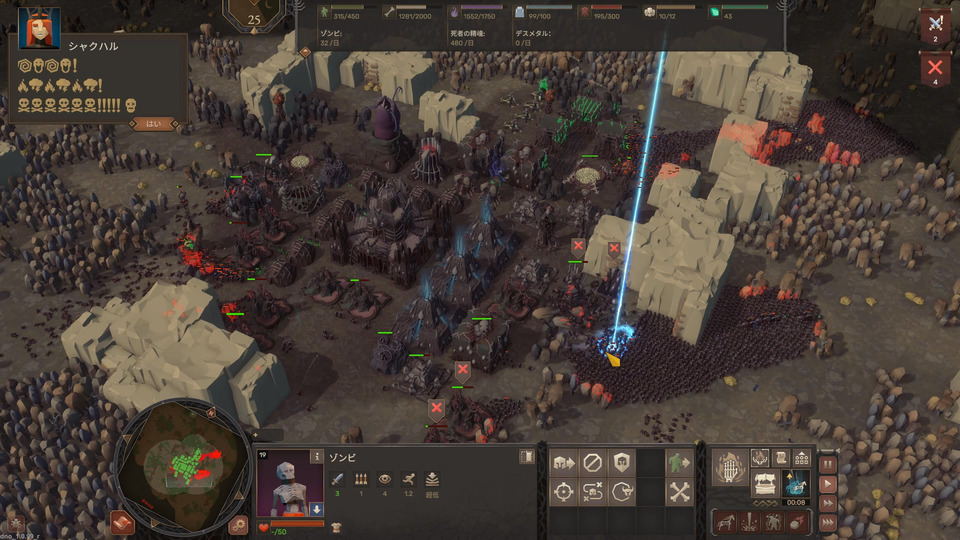
Task: Open the map scroll button beside minimap
Action: click(x=122, y=522)
